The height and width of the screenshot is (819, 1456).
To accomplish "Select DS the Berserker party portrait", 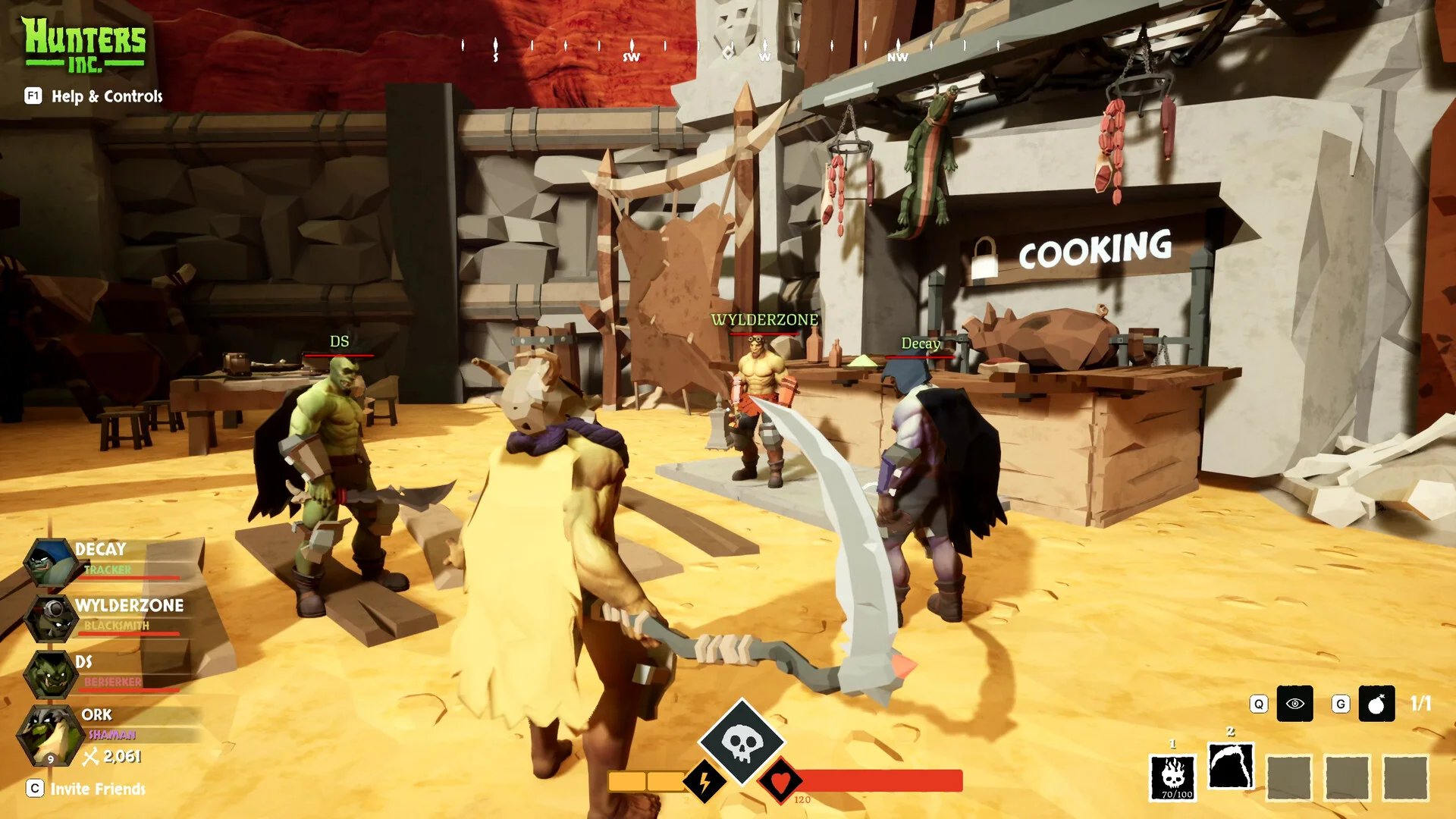I will pyautogui.click(x=51, y=673).
